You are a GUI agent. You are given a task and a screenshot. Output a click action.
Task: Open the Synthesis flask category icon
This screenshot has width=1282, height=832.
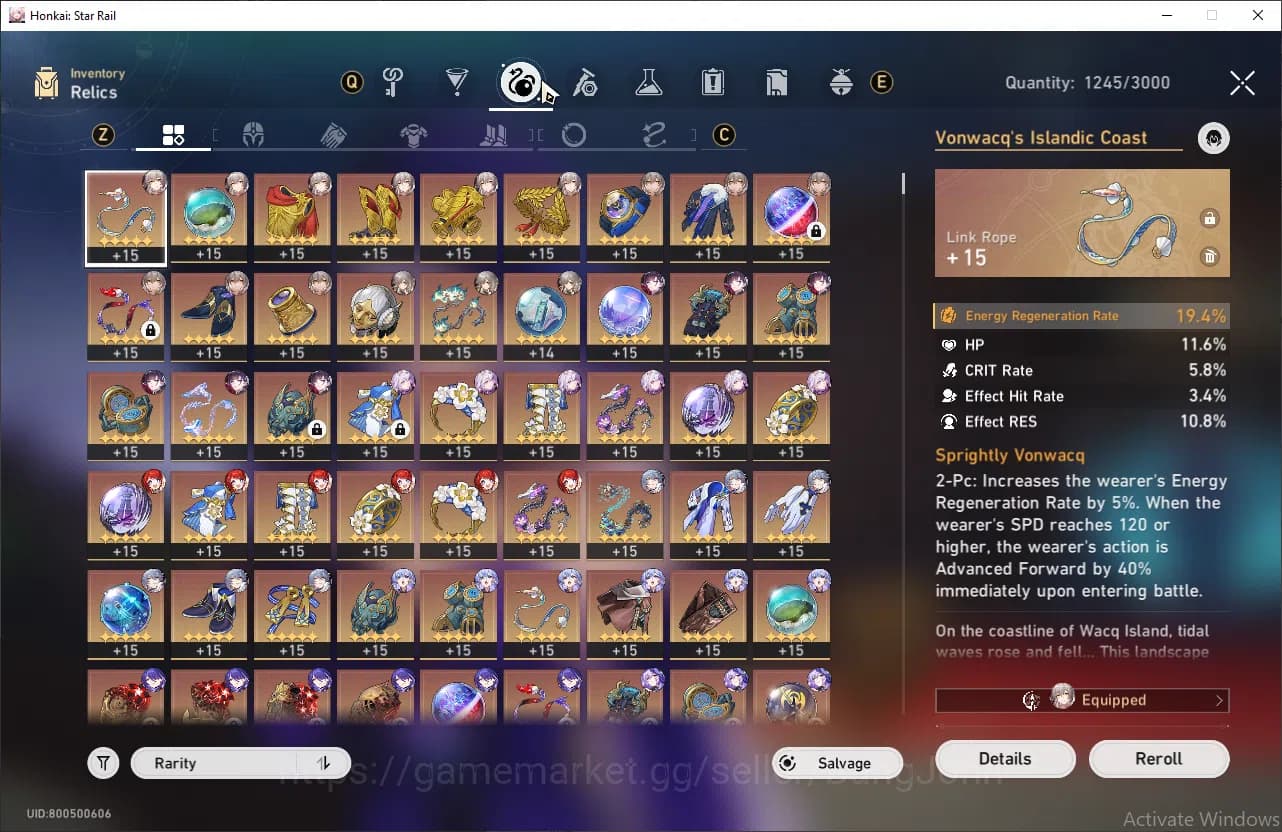click(x=648, y=83)
